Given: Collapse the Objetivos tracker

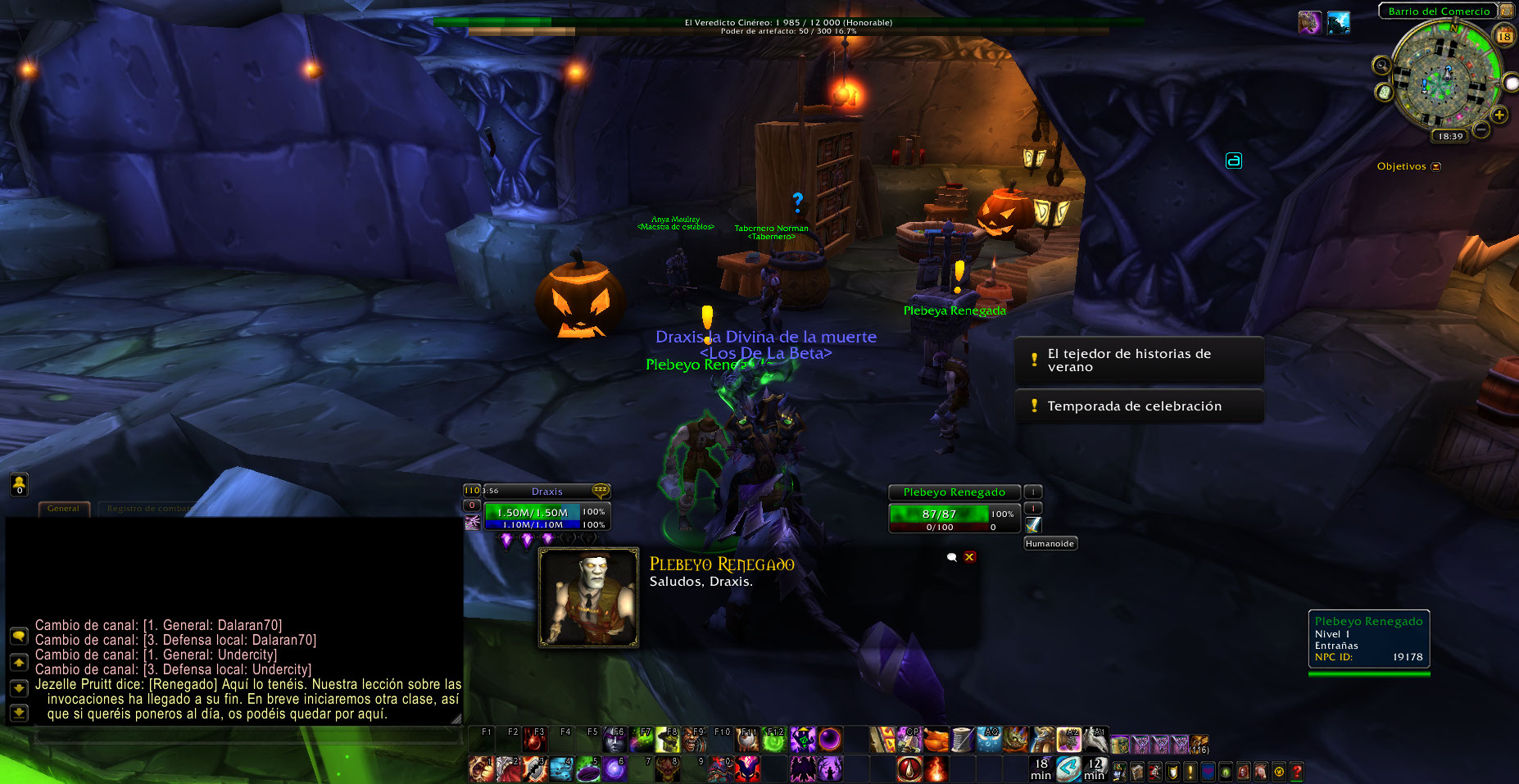Looking at the screenshot, I should pyautogui.click(x=1435, y=166).
